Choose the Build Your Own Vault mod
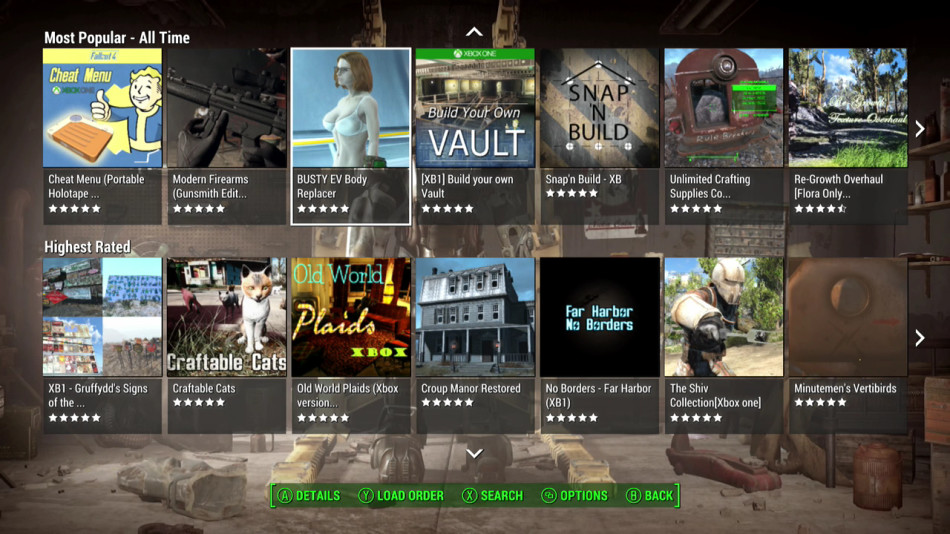950x534 pixels. pyautogui.click(x=475, y=135)
